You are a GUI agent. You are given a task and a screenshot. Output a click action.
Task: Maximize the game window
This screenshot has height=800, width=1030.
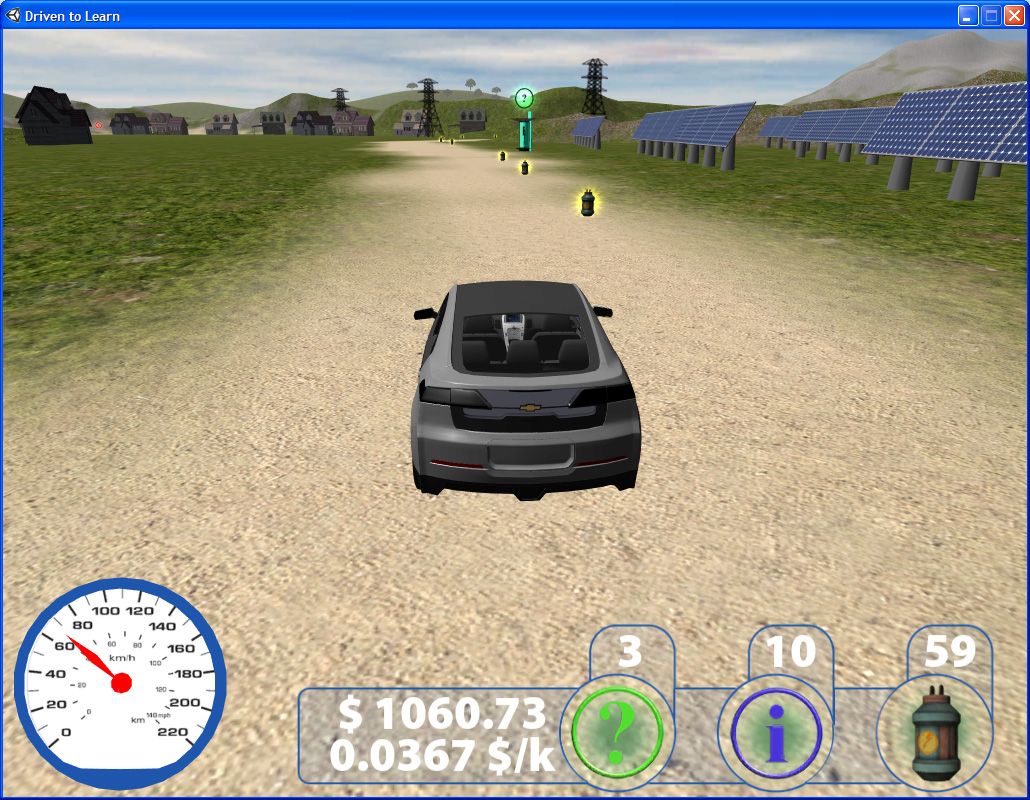click(x=991, y=15)
